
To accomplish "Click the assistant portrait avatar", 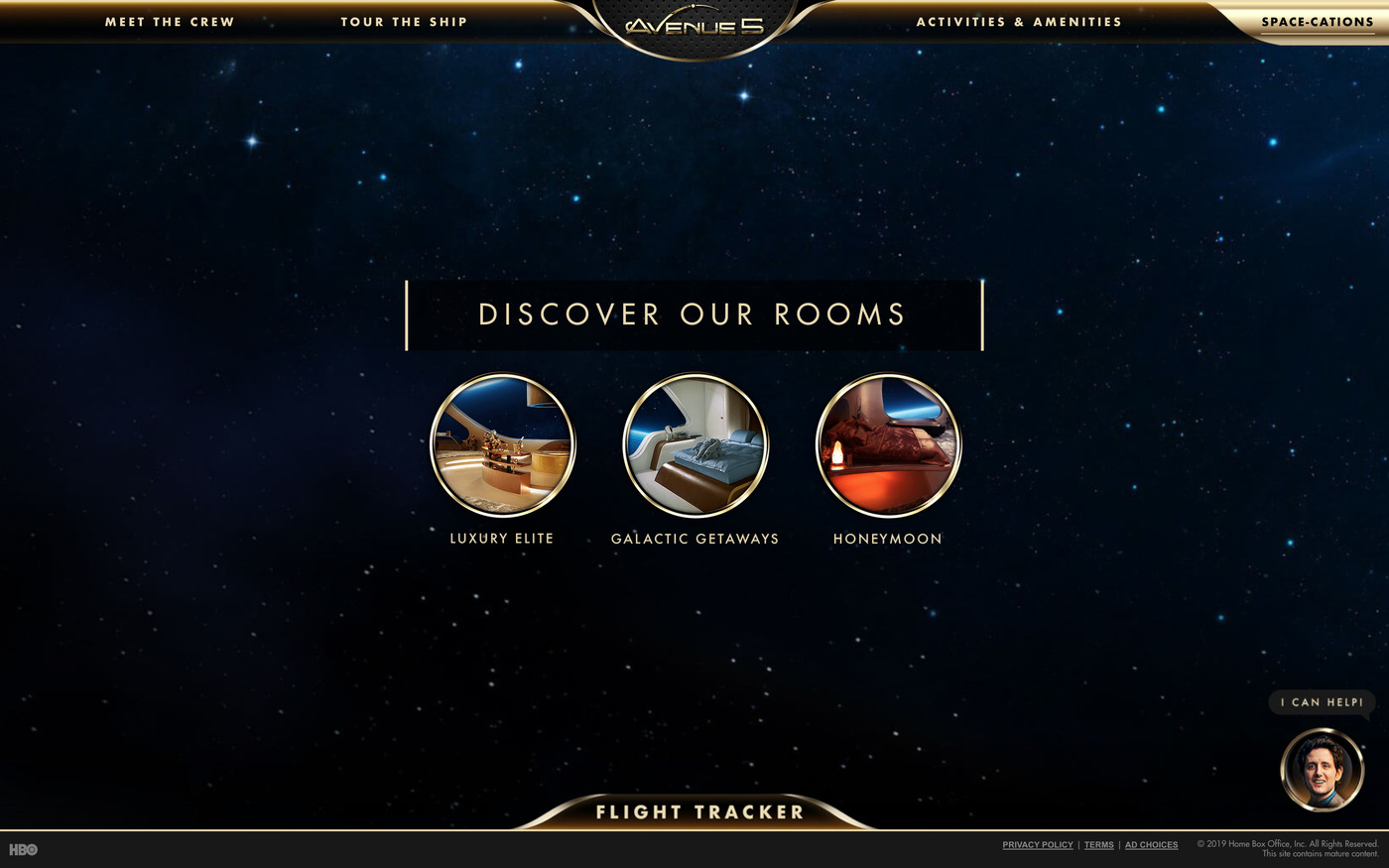I will pyautogui.click(x=1322, y=771).
